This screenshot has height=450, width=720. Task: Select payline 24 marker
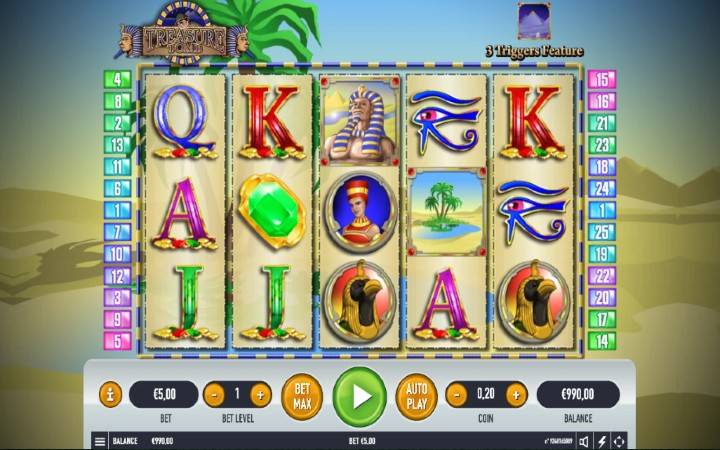(602, 188)
